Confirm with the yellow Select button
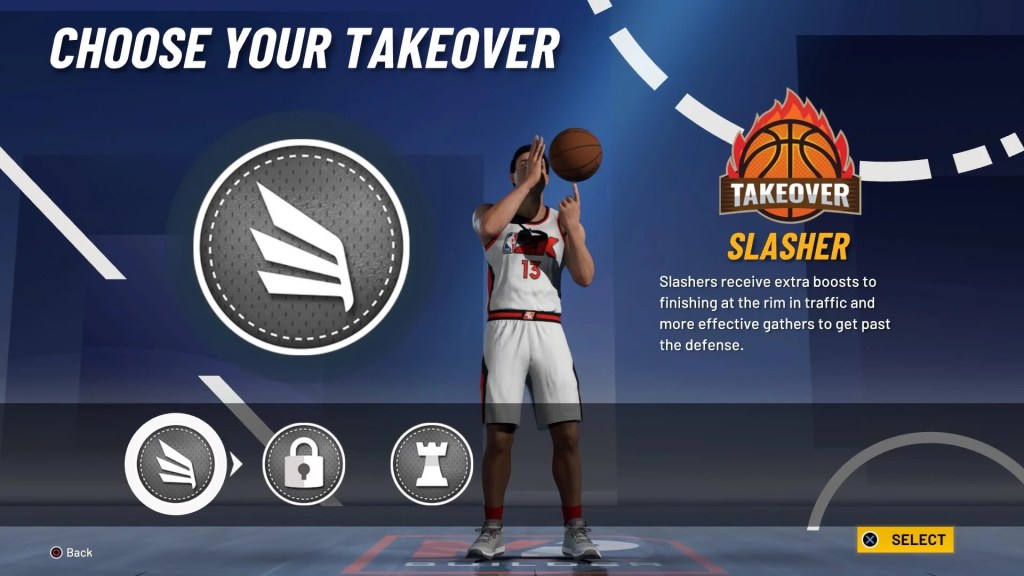Viewport: 1024px width, 576px height. pos(905,540)
